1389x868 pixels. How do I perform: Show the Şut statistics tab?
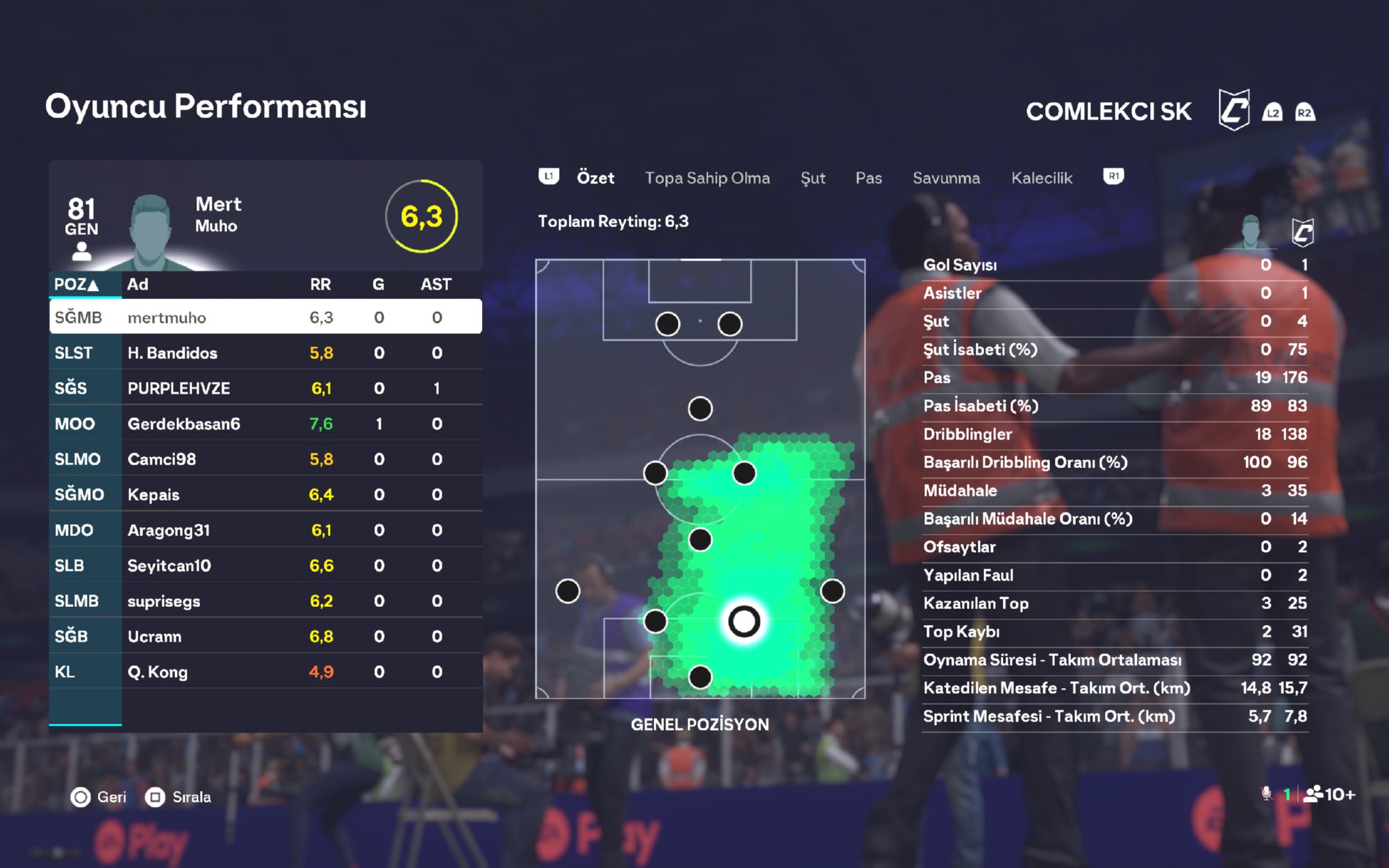(813, 178)
